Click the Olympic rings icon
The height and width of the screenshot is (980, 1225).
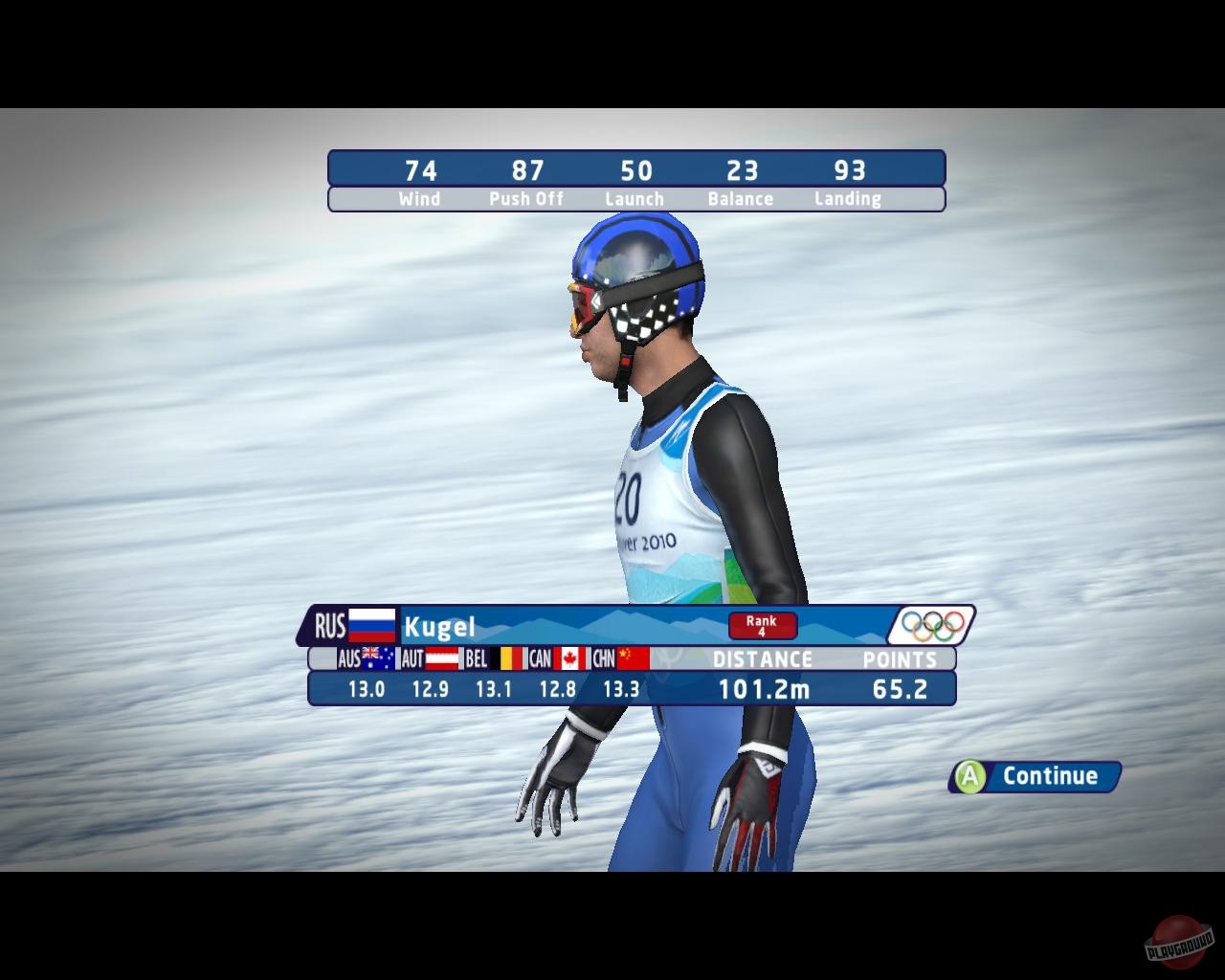pos(931,626)
